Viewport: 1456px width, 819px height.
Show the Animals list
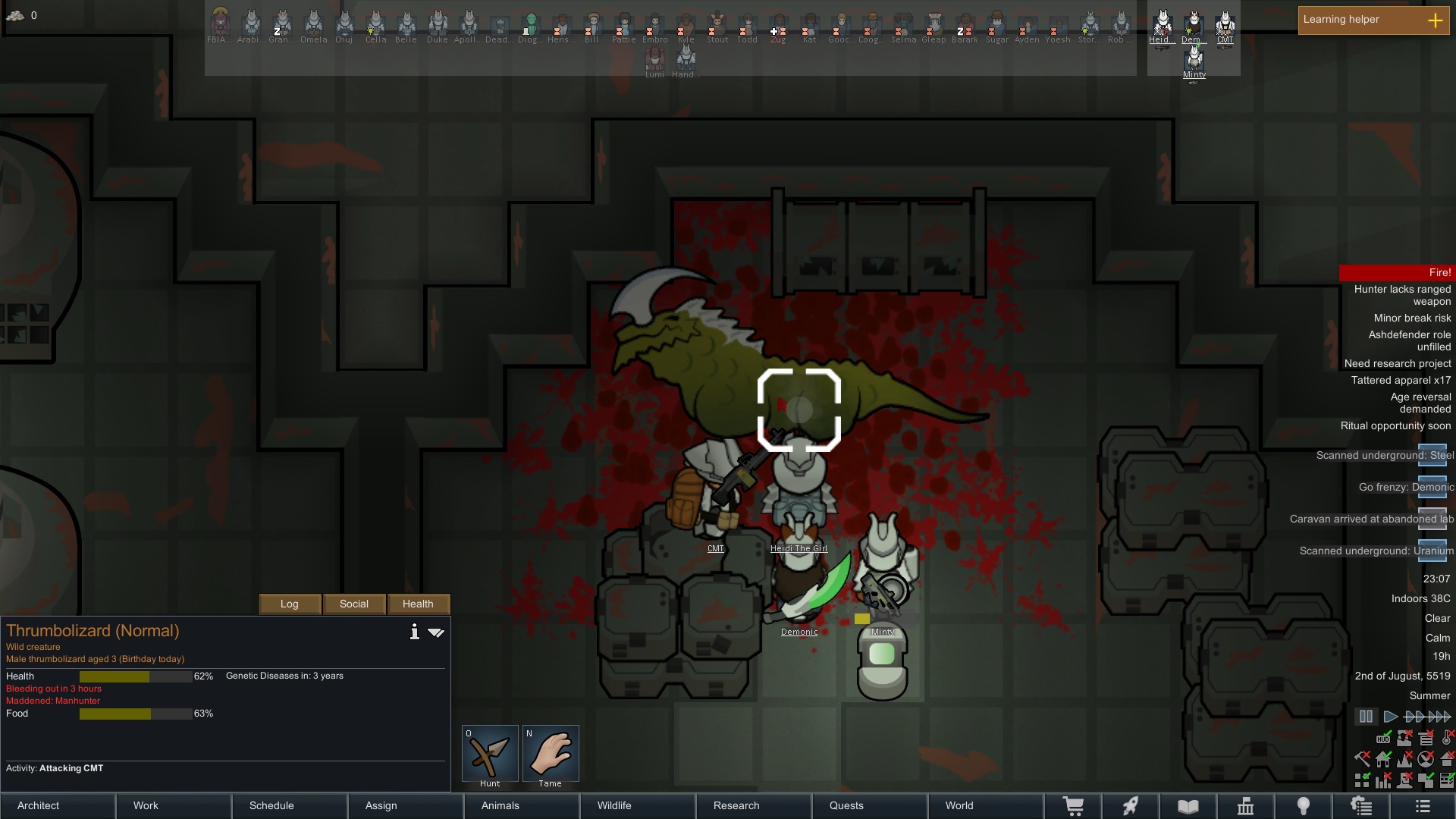[522, 805]
